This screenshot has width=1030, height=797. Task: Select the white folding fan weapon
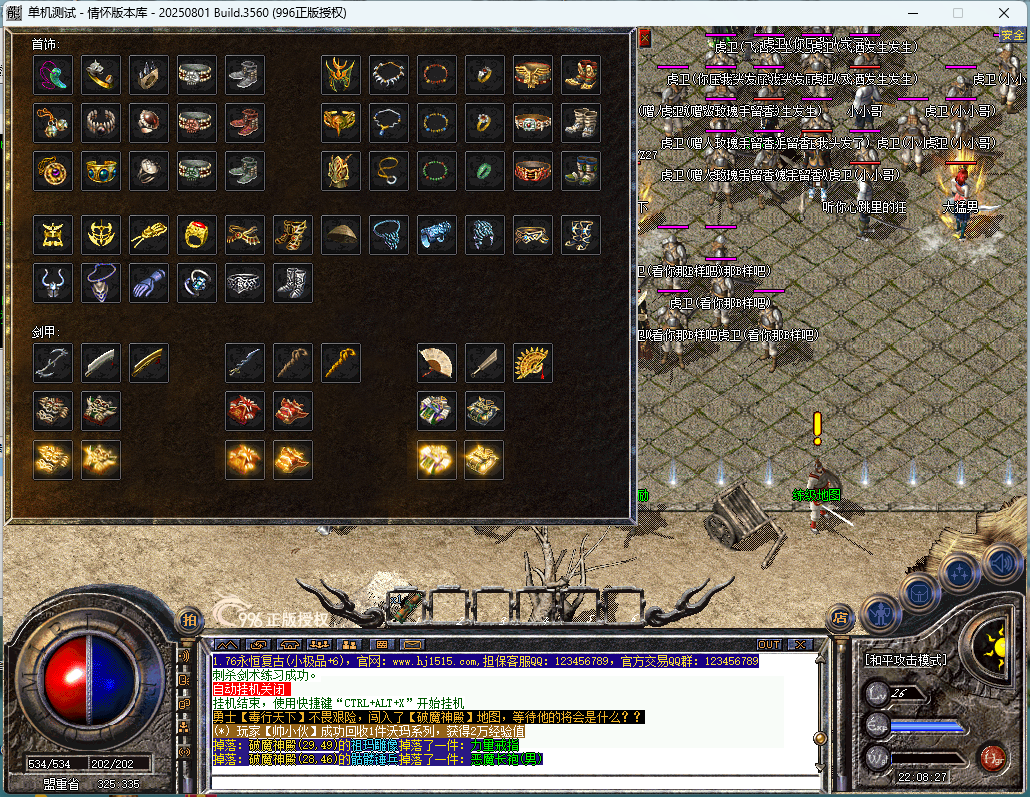point(437,363)
